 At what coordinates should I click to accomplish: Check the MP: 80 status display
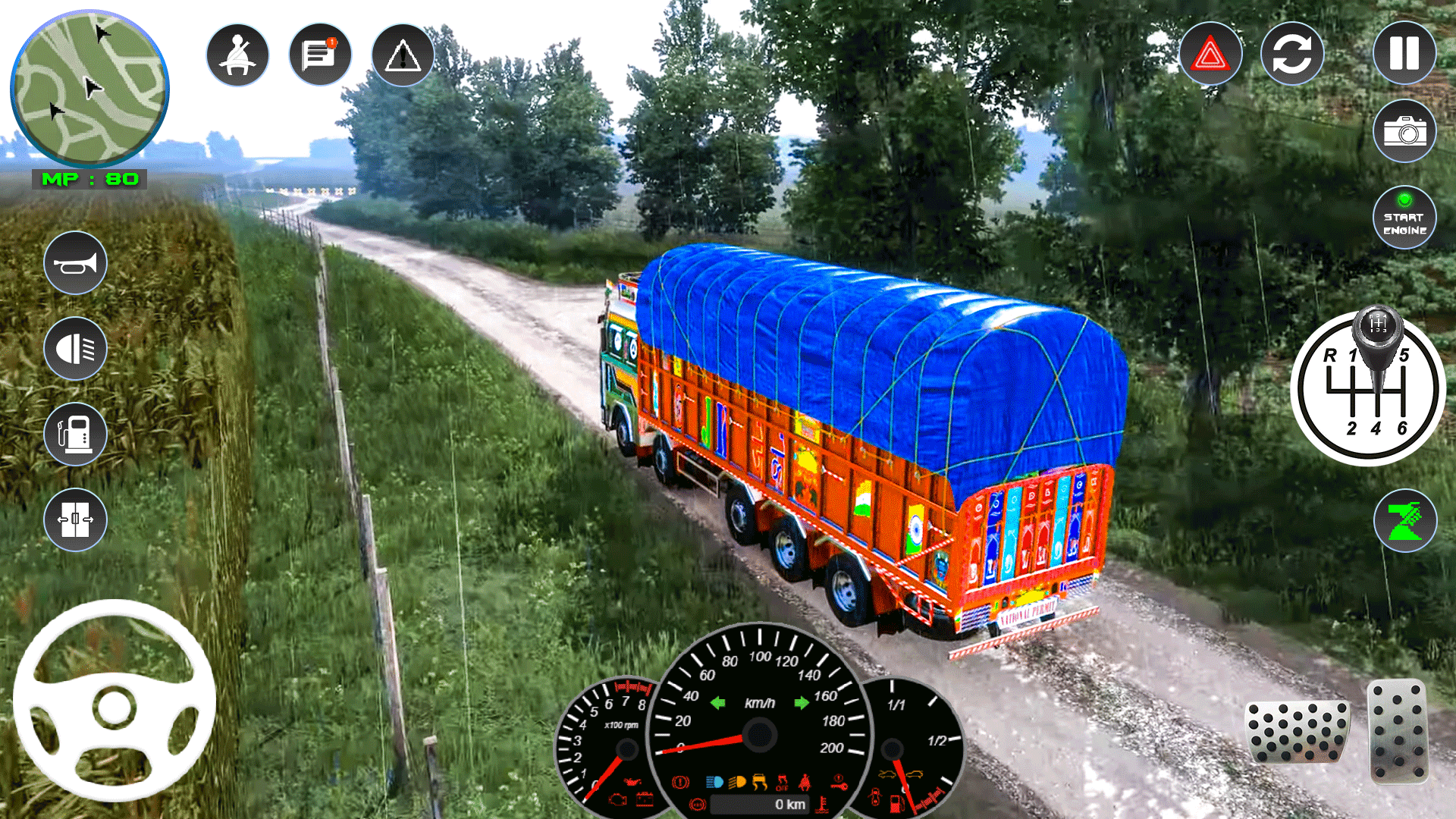89,180
